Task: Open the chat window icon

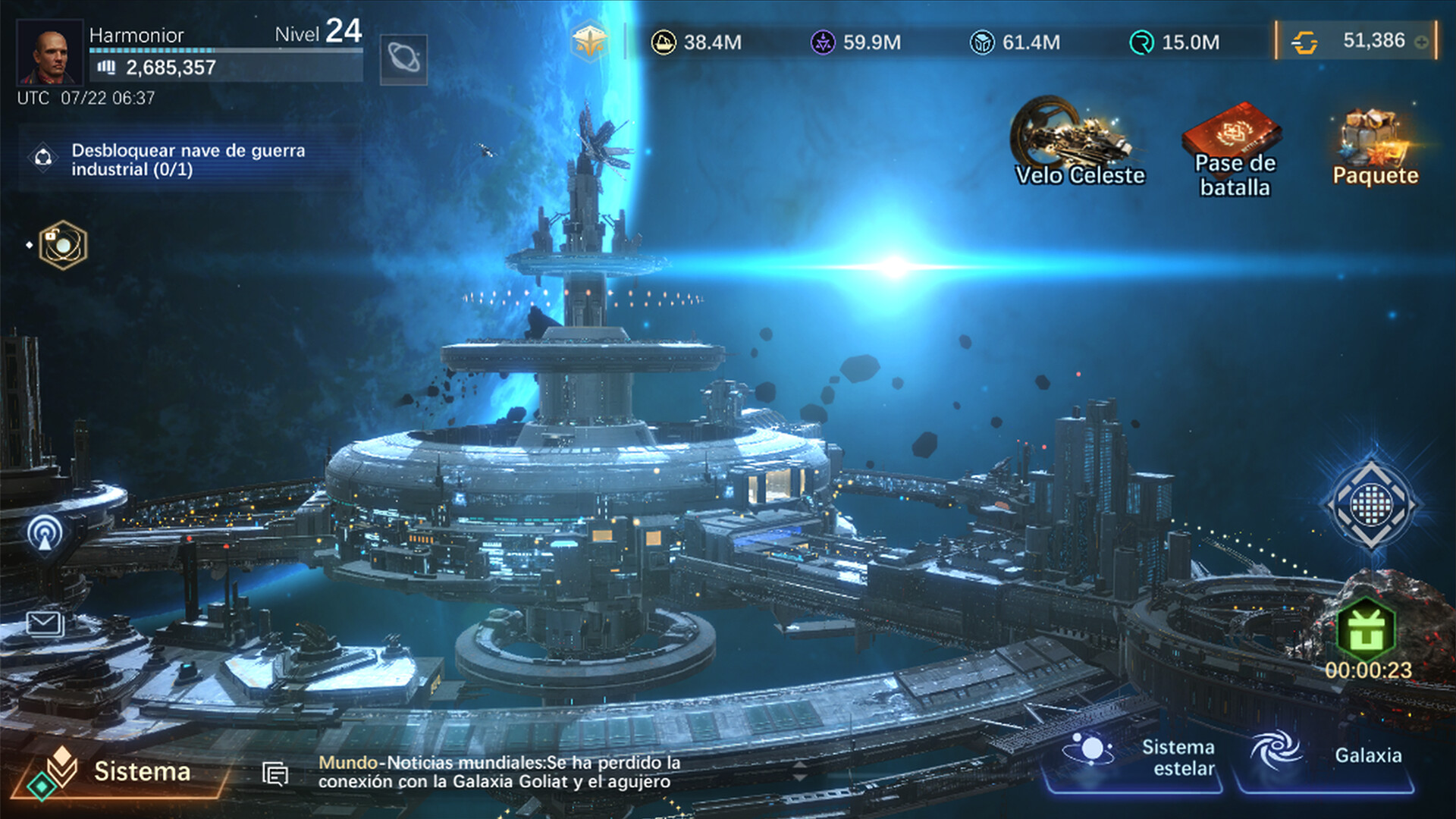Action: click(275, 773)
